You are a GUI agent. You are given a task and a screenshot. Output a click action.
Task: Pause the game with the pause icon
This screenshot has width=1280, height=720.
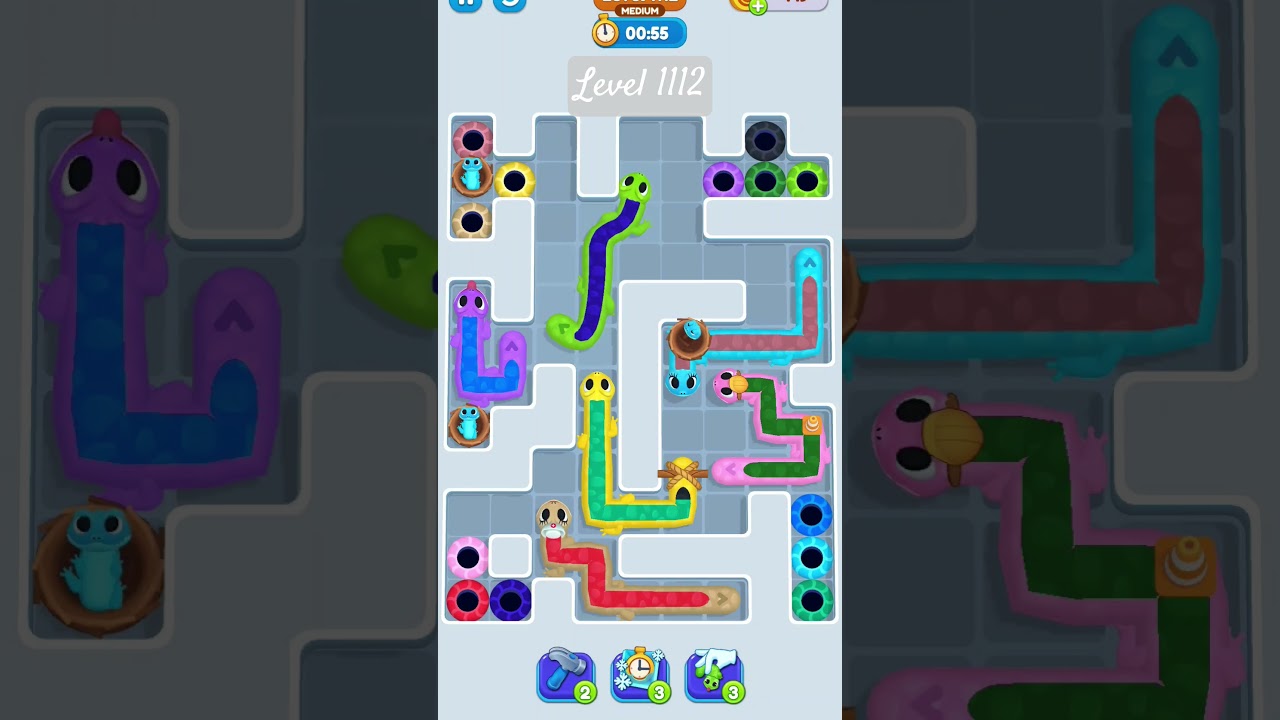point(464,4)
